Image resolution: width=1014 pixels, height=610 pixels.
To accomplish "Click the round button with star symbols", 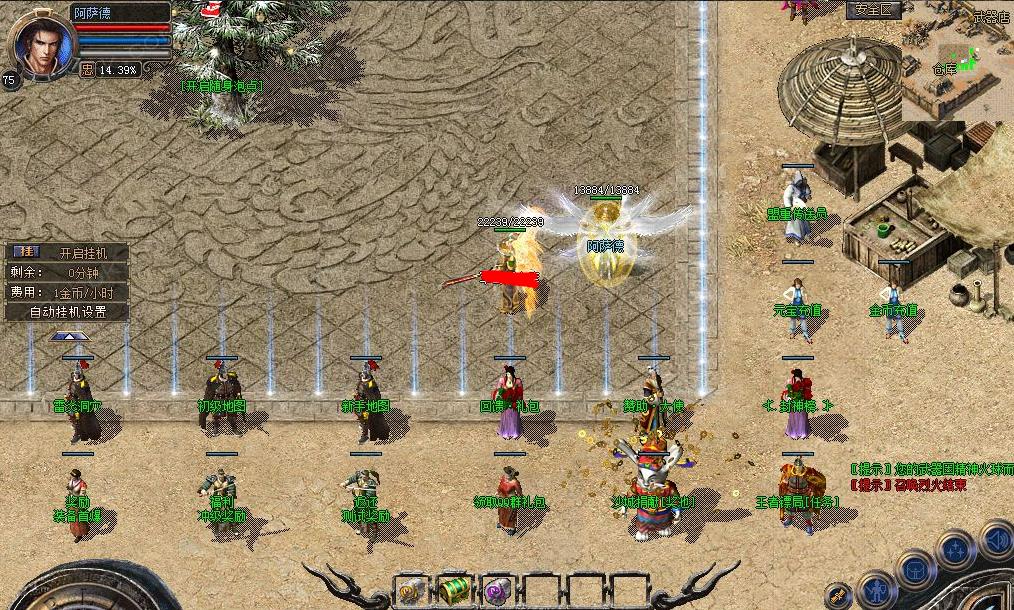I will click(957, 551).
